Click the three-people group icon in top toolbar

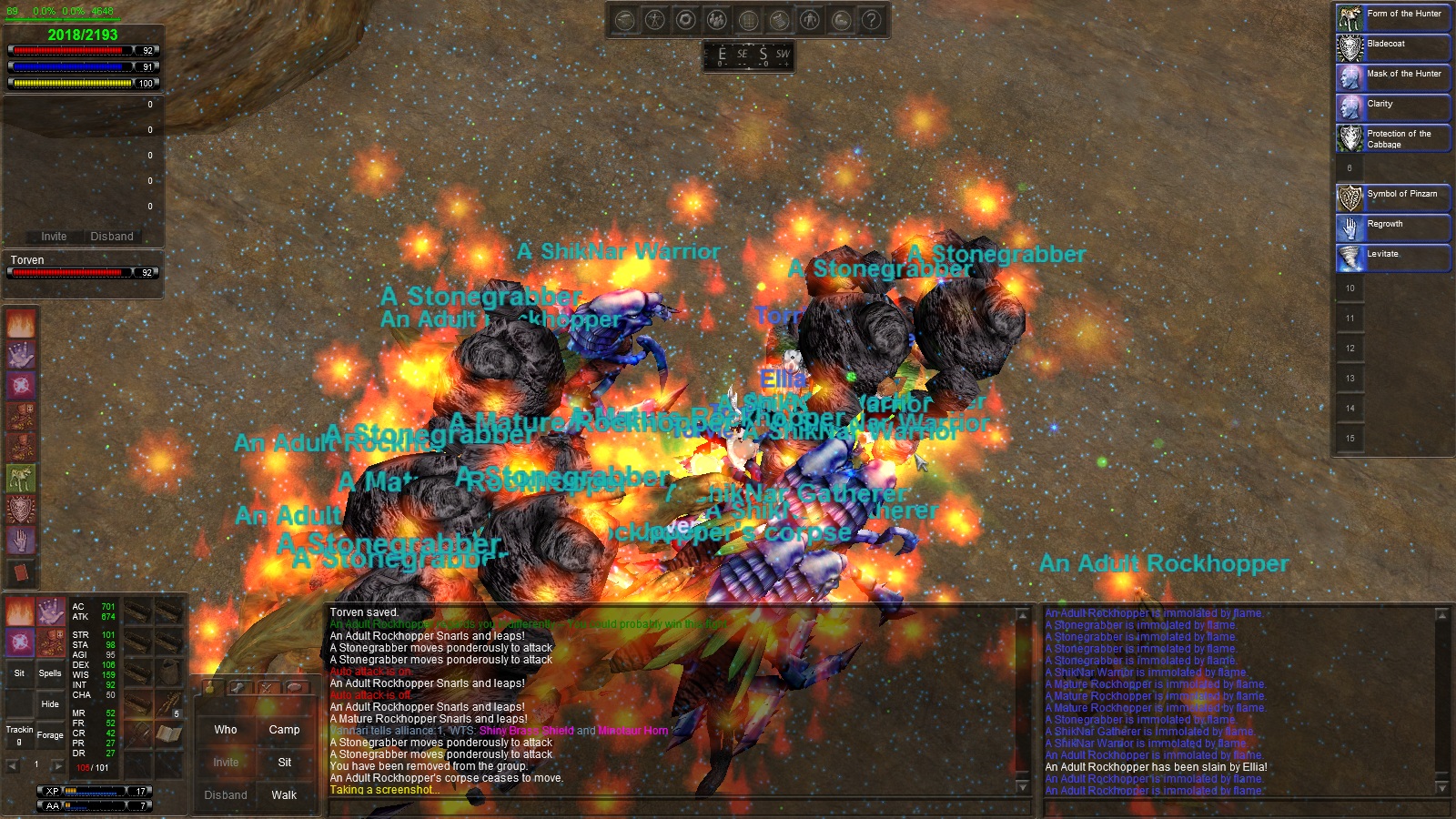pos(717,20)
